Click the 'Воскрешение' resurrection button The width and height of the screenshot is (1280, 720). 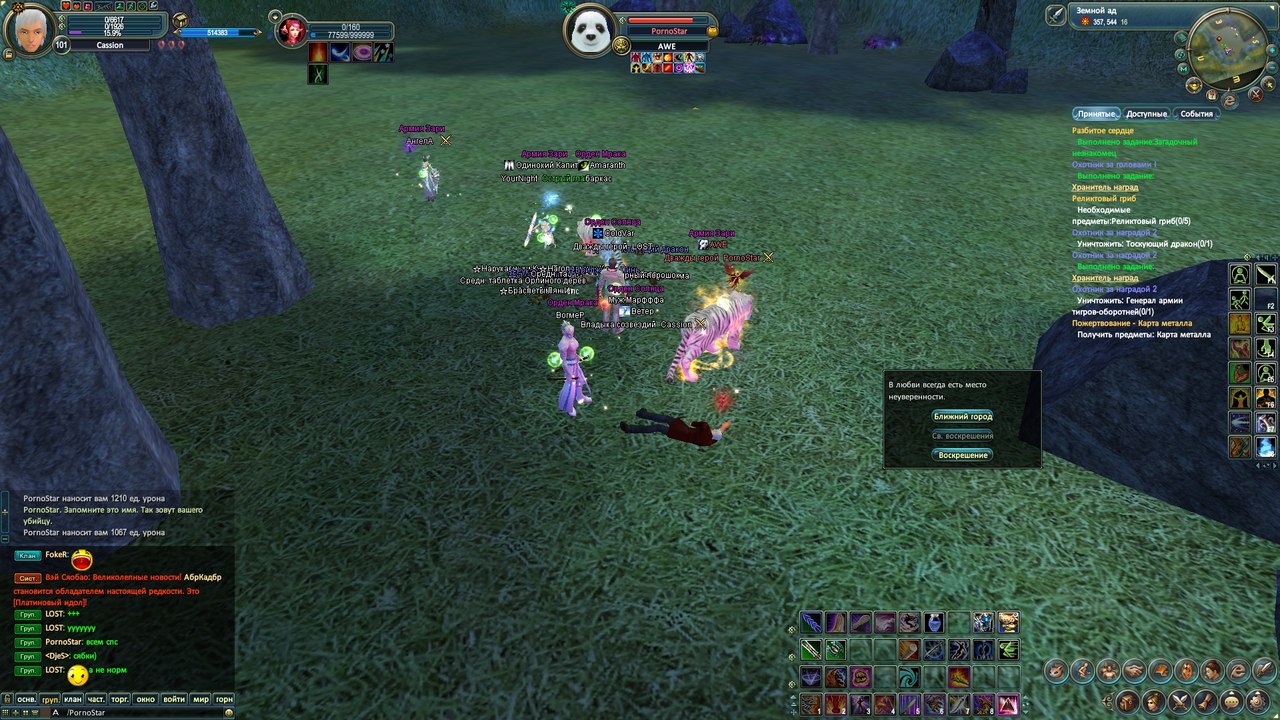pos(962,455)
